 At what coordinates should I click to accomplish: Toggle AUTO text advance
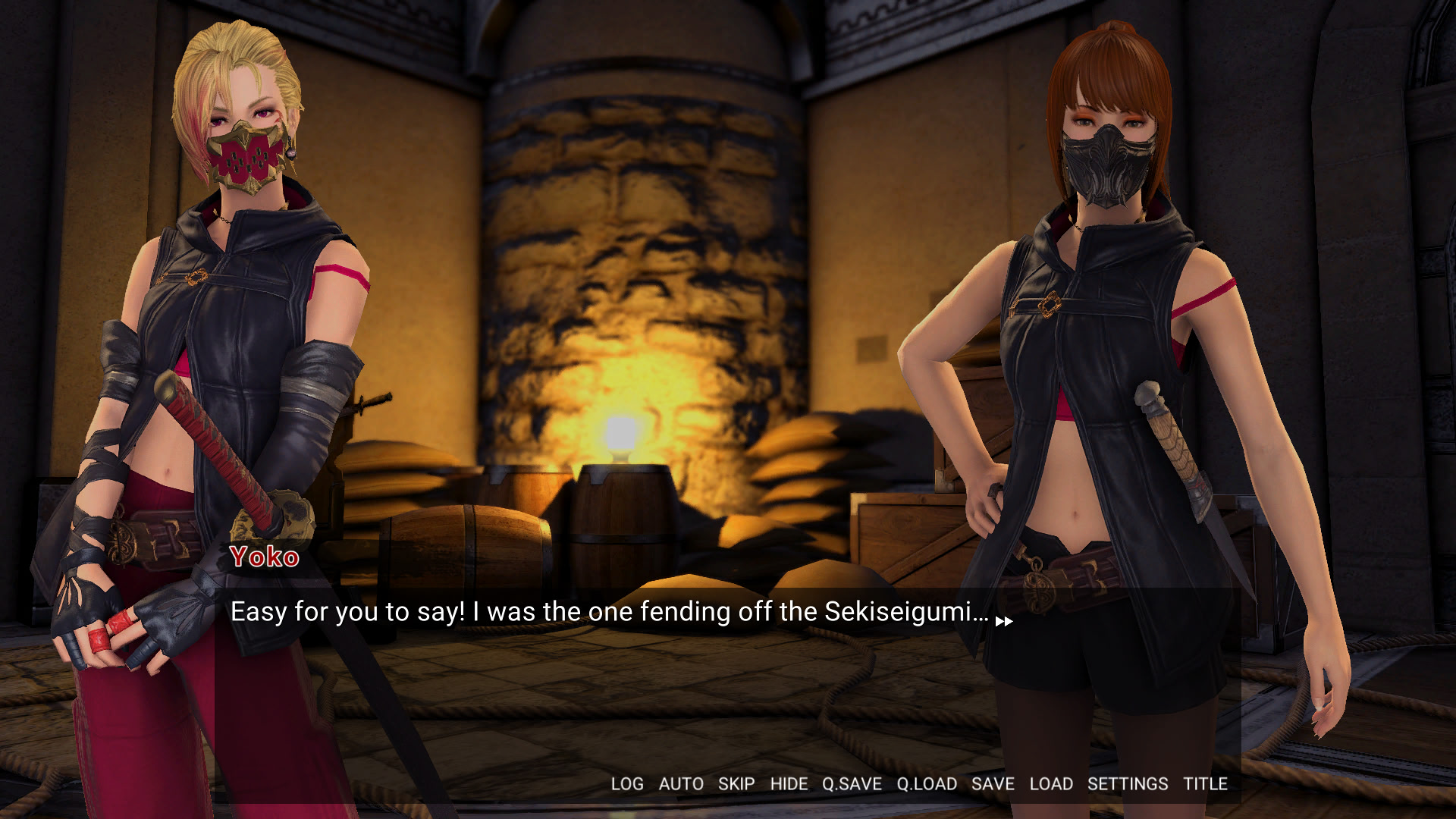(x=681, y=784)
